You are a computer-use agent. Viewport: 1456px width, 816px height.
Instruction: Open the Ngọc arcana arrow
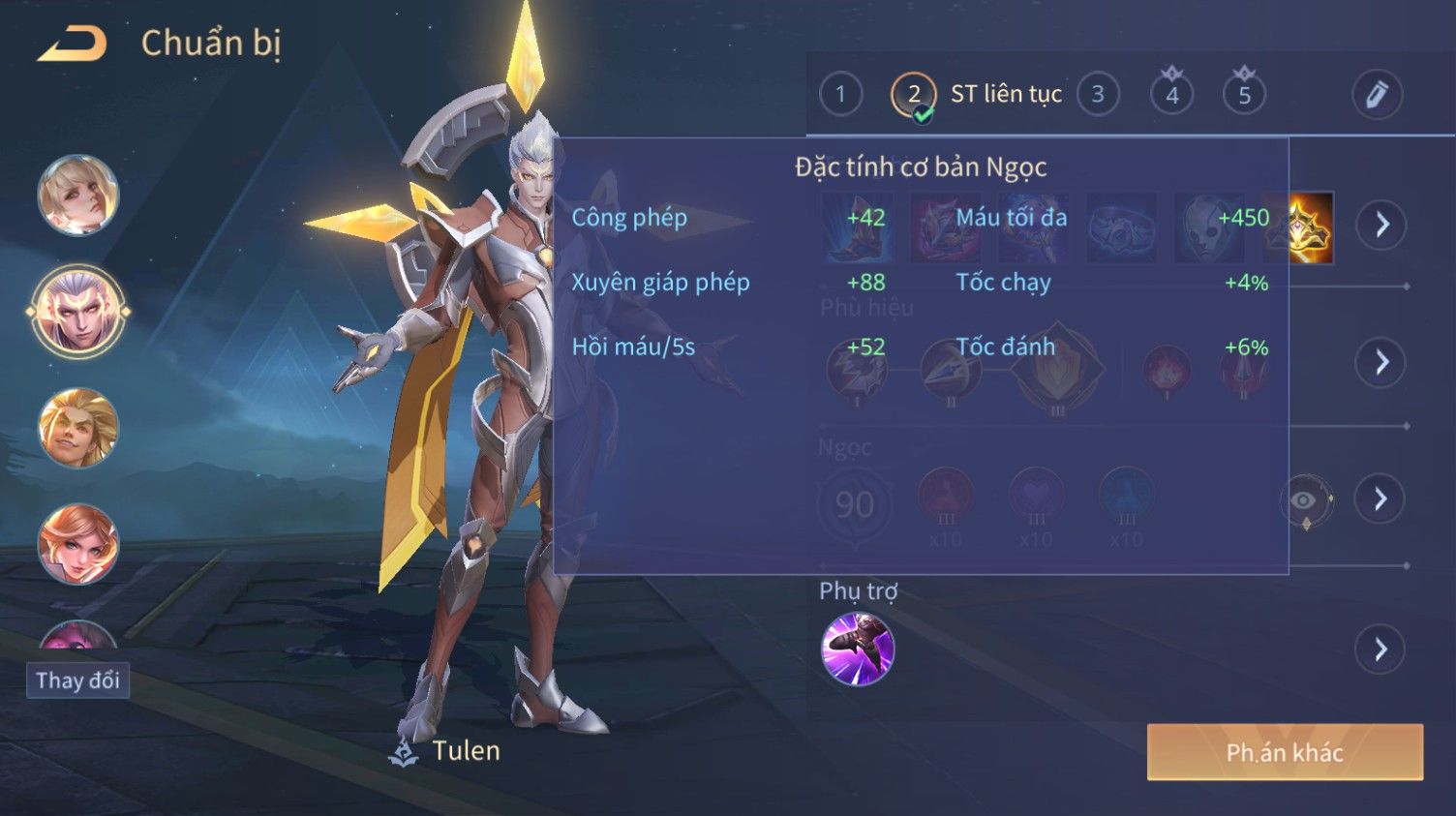point(1380,499)
